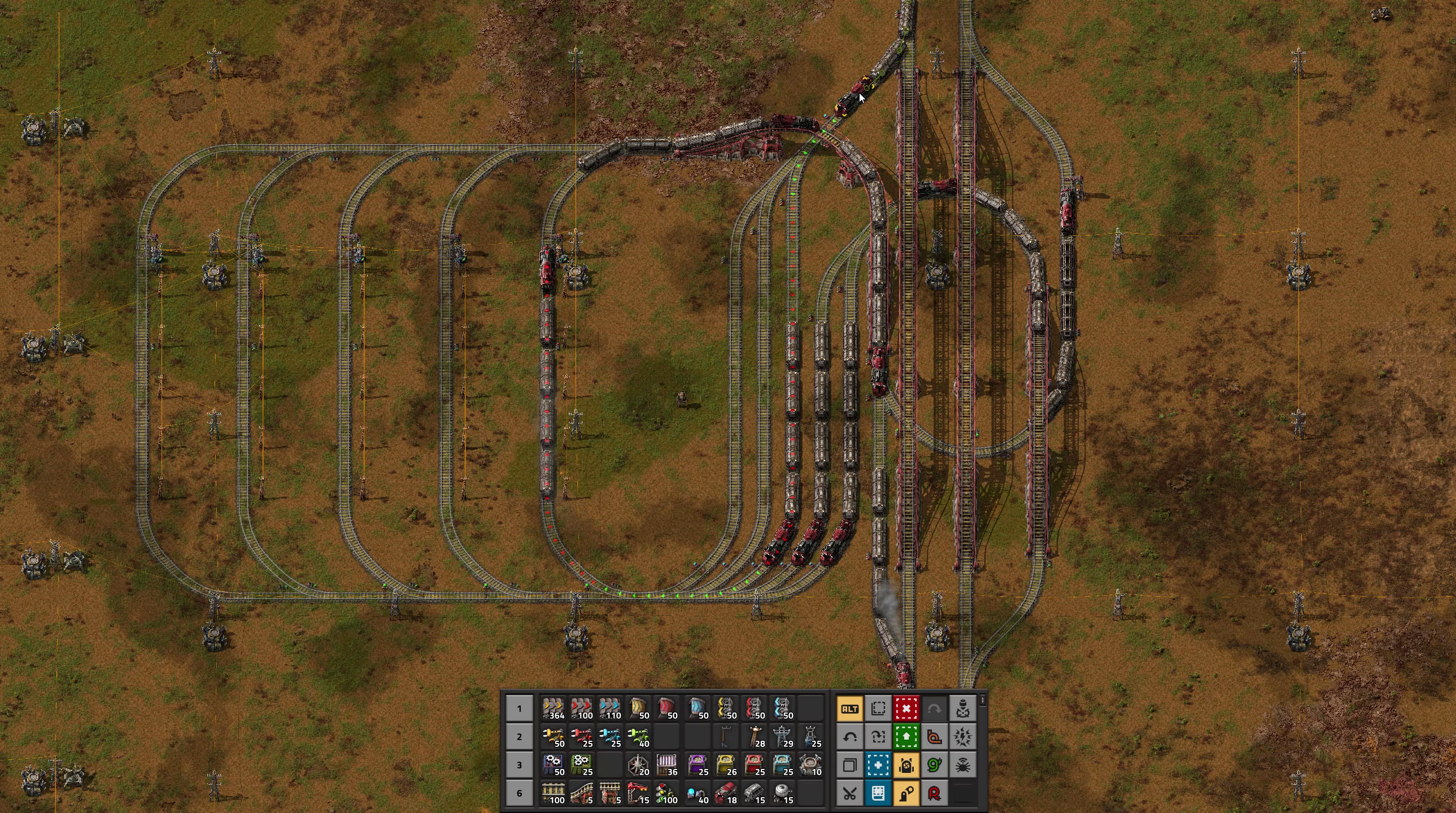Choose the rail signal slot with 100
Image resolution: width=1456 pixels, height=813 pixels.
click(x=667, y=793)
